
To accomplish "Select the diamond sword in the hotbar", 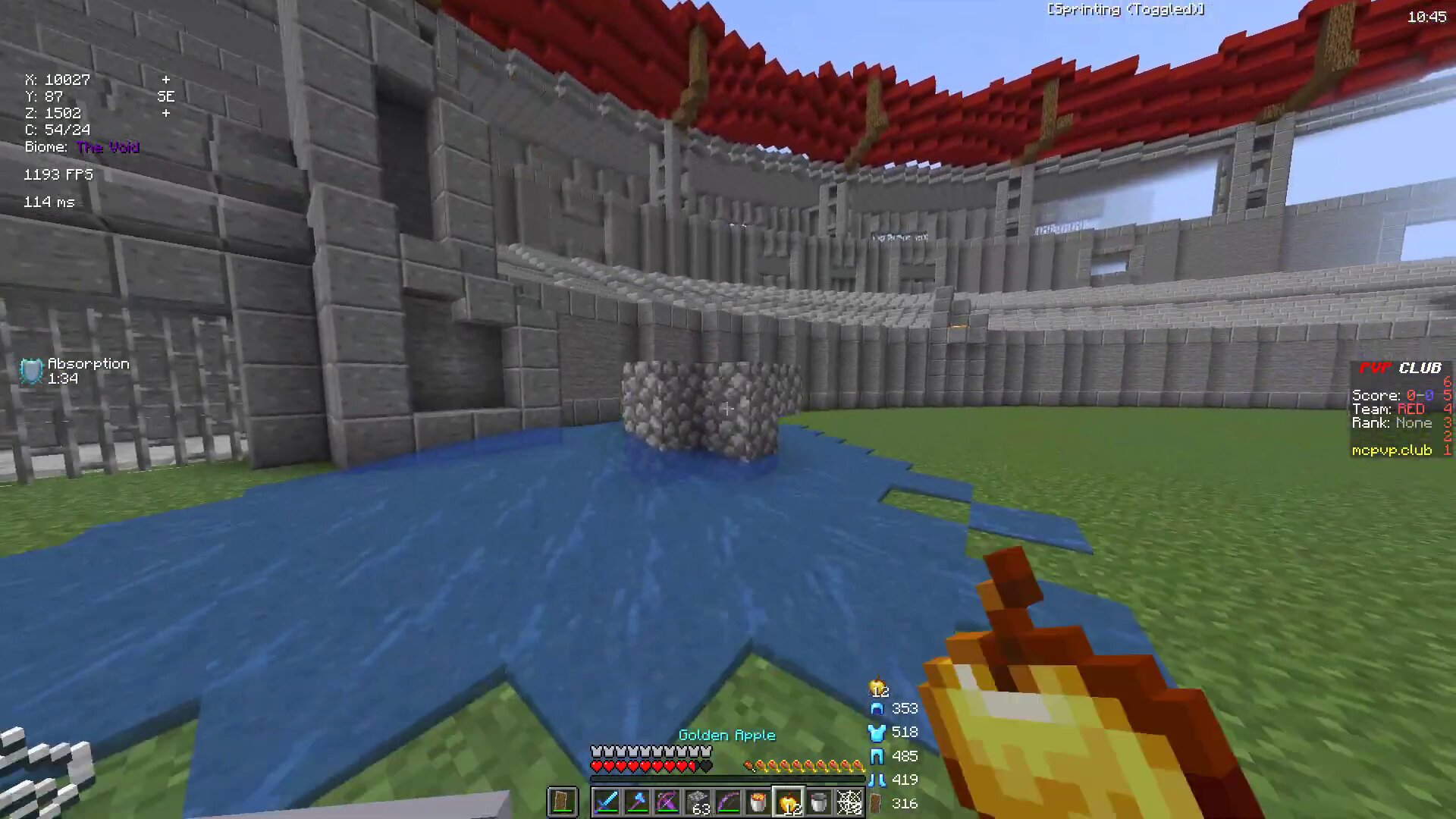I will (x=607, y=802).
